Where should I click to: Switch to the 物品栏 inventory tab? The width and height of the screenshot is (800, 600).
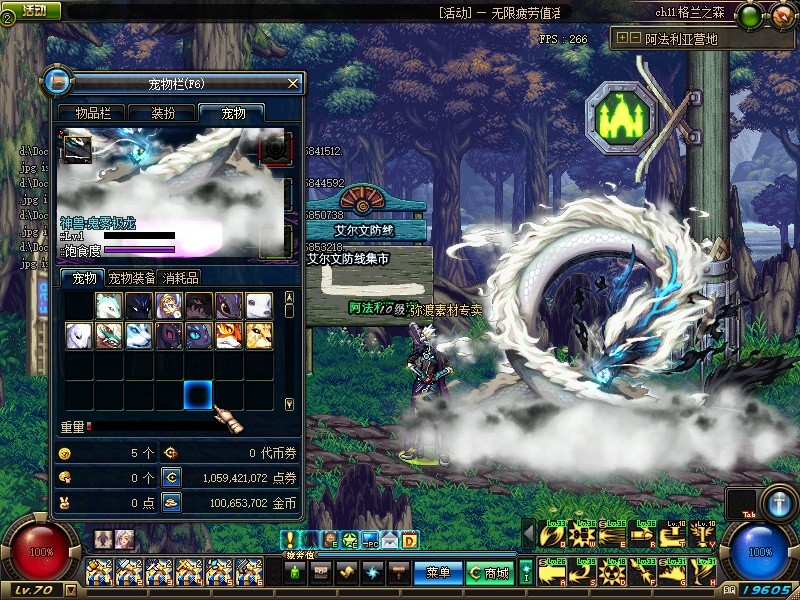tap(91, 114)
